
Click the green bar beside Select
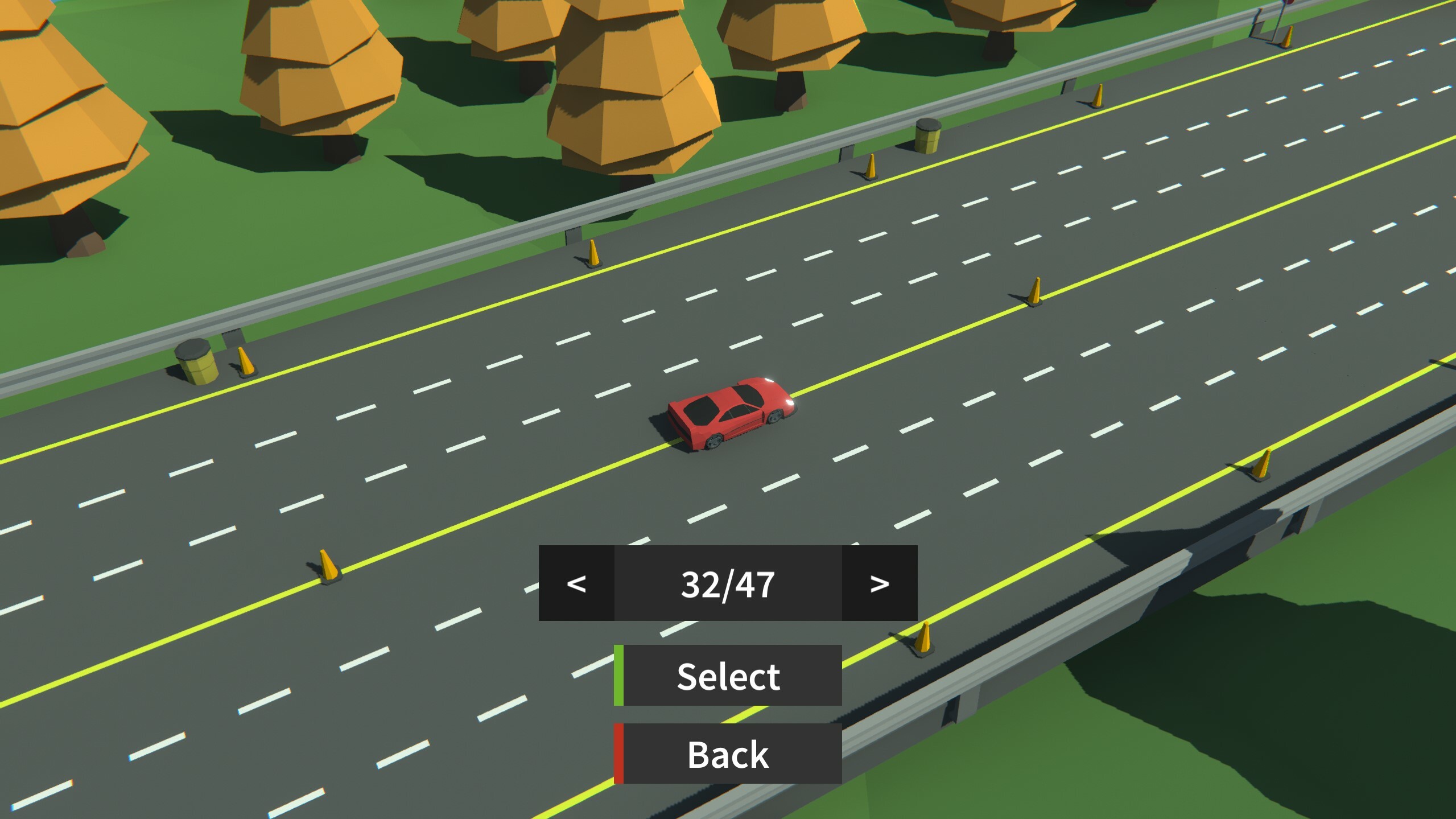[620, 676]
